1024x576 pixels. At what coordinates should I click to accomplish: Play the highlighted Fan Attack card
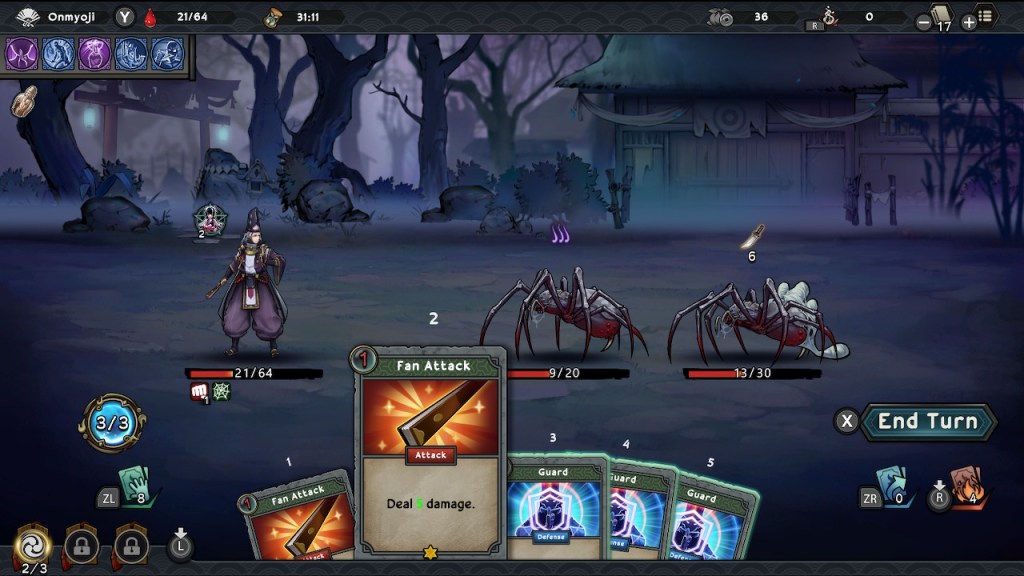(x=431, y=452)
